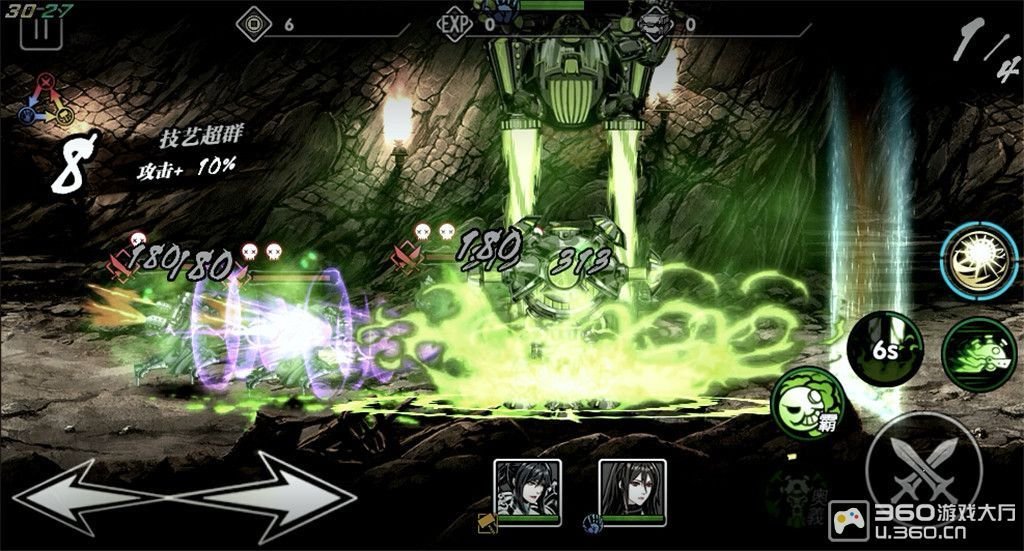The image size is (1024, 551).
Task: Switch to the palm-type character portrait
Action: coord(632,491)
